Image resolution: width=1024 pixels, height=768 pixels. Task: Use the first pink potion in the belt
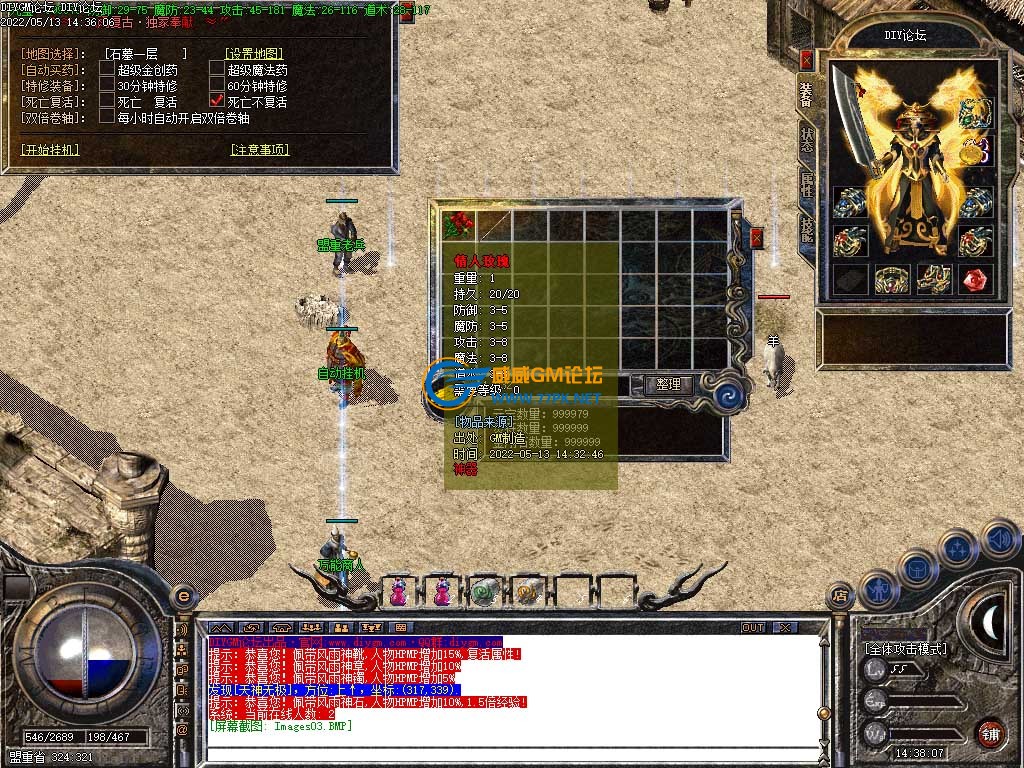[x=398, y=592]
